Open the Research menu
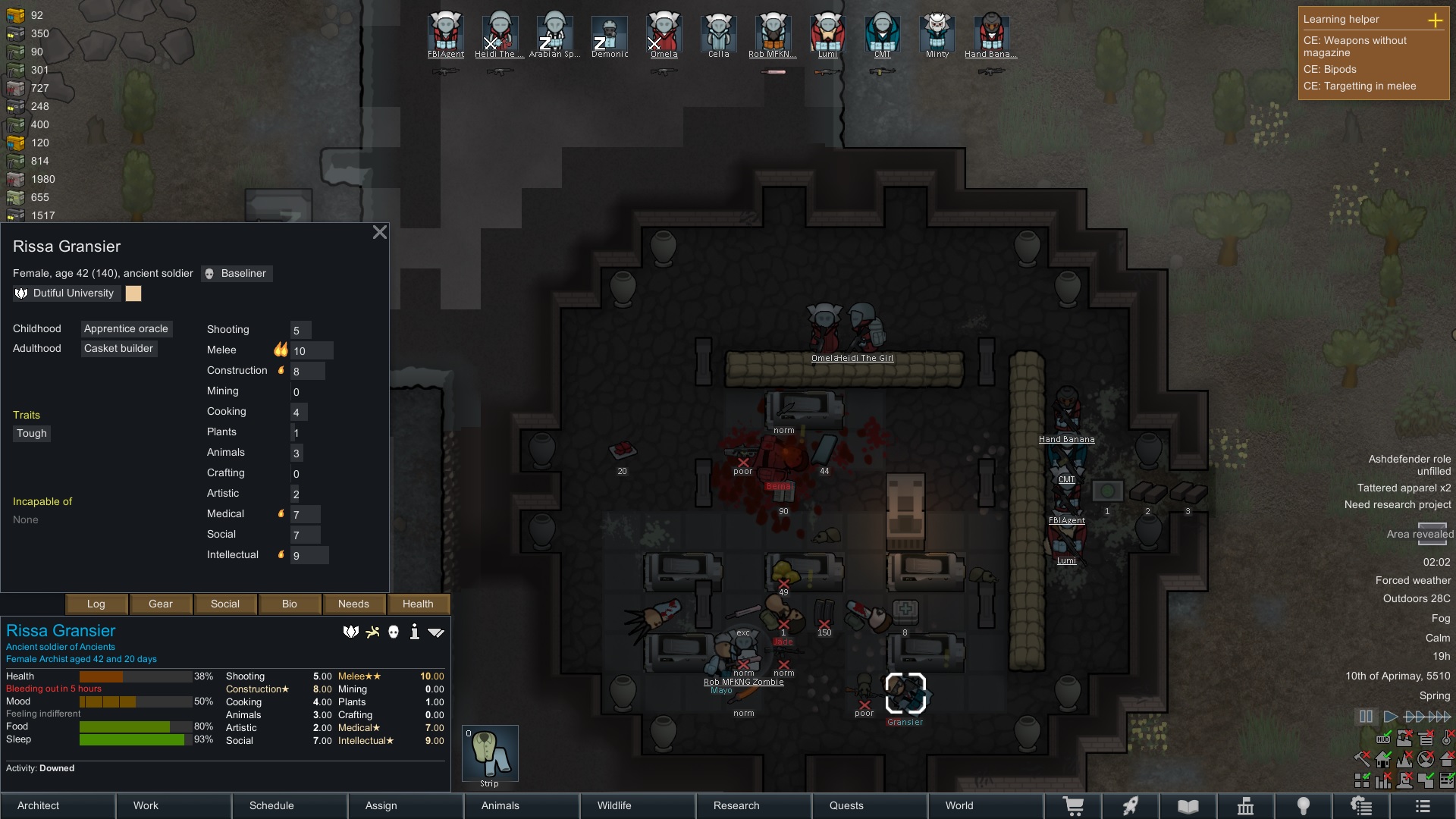Image resolution: width=1456 pixels, height=819 pixels. tap(753, 805)
